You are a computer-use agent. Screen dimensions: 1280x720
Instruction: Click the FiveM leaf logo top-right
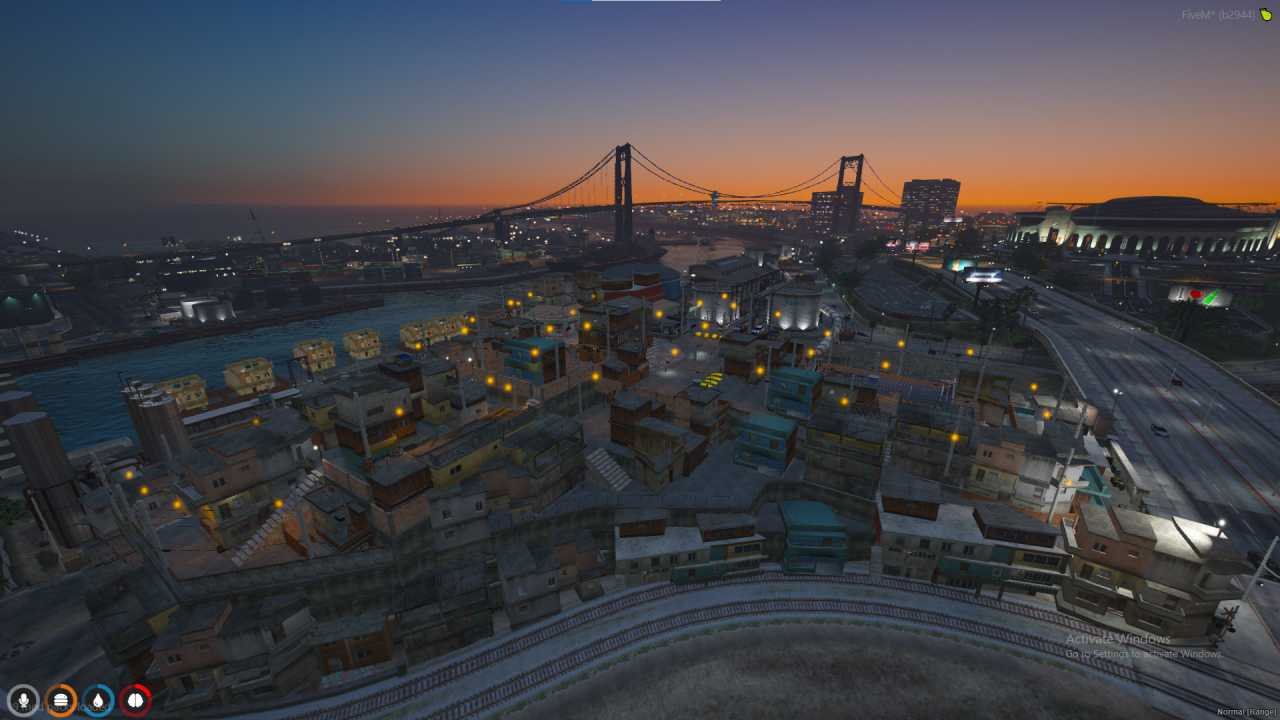click(1266, 15)
